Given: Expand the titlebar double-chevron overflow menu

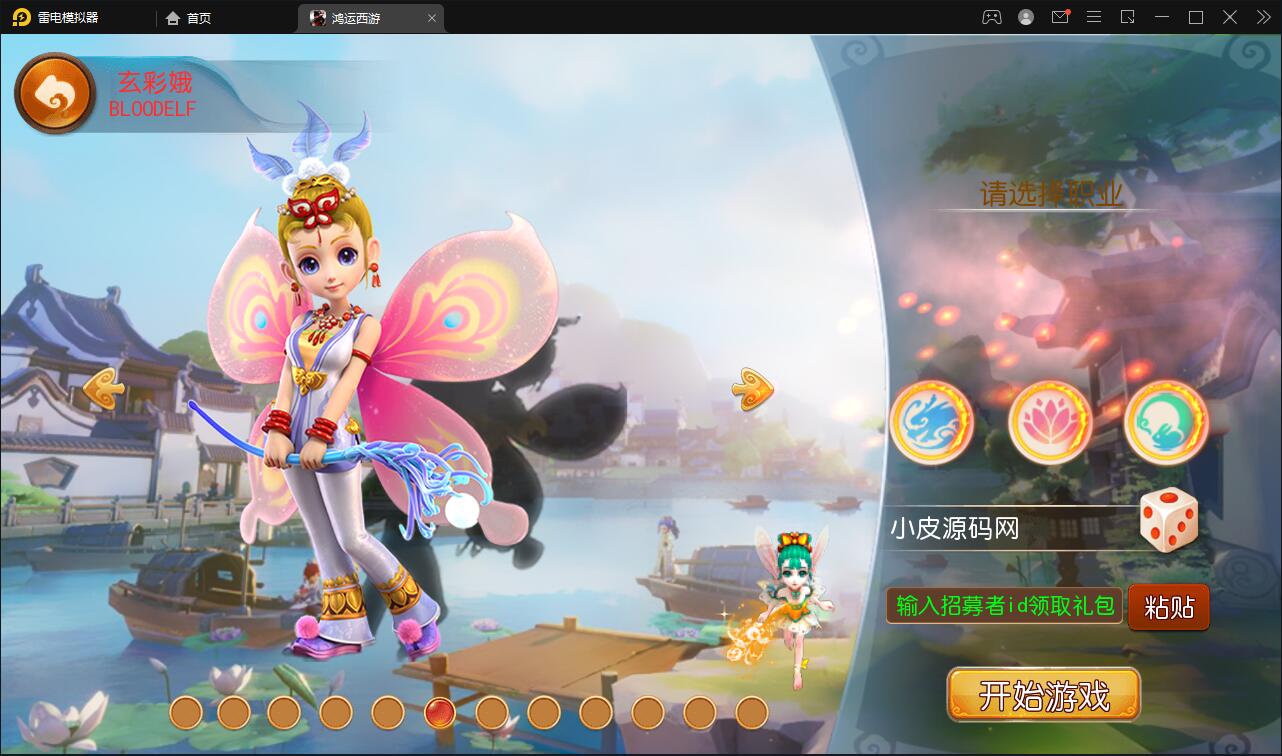Looking at the screenshot, I should coord(1262,17).
